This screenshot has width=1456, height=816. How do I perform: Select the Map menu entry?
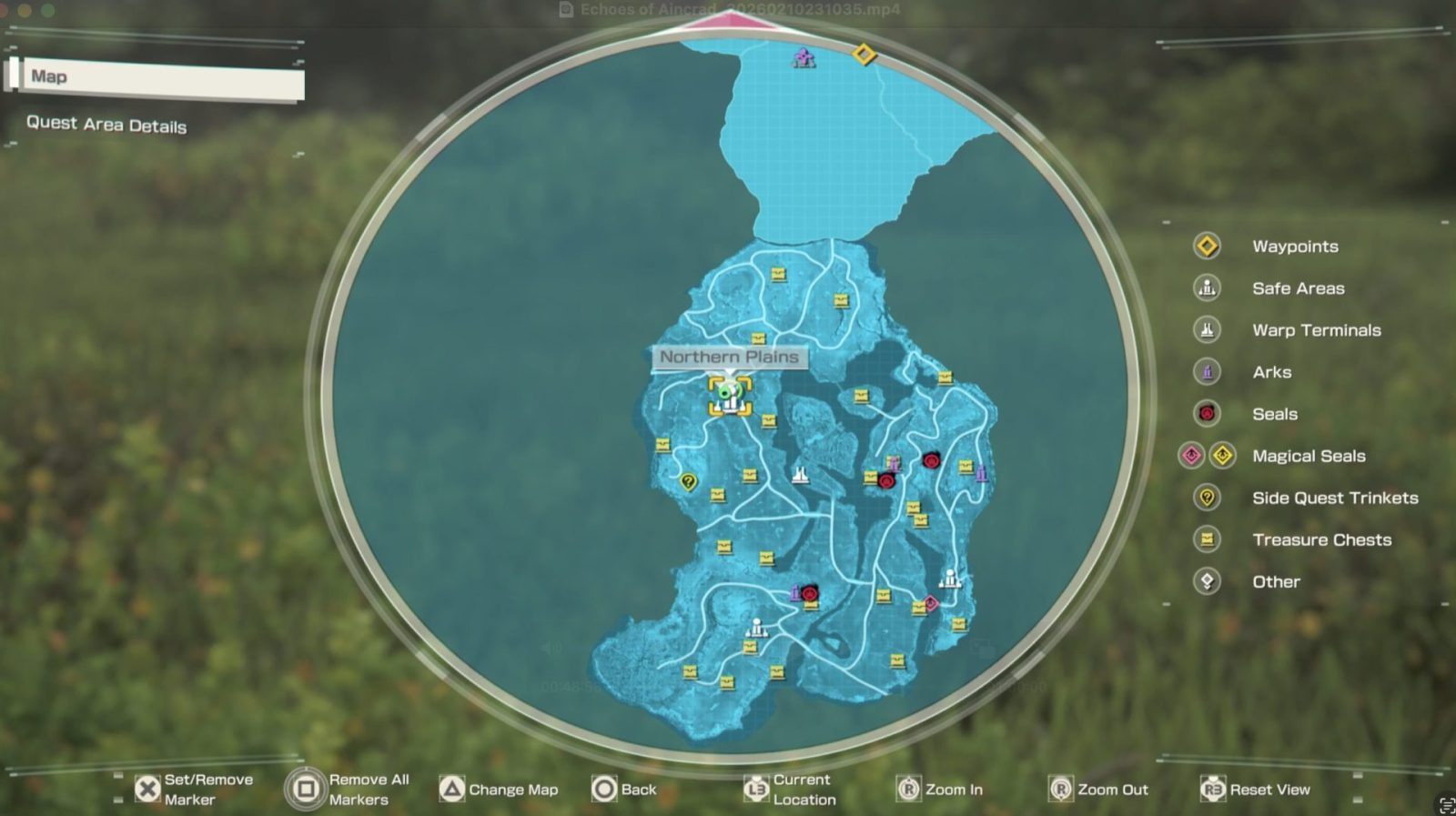159,78
